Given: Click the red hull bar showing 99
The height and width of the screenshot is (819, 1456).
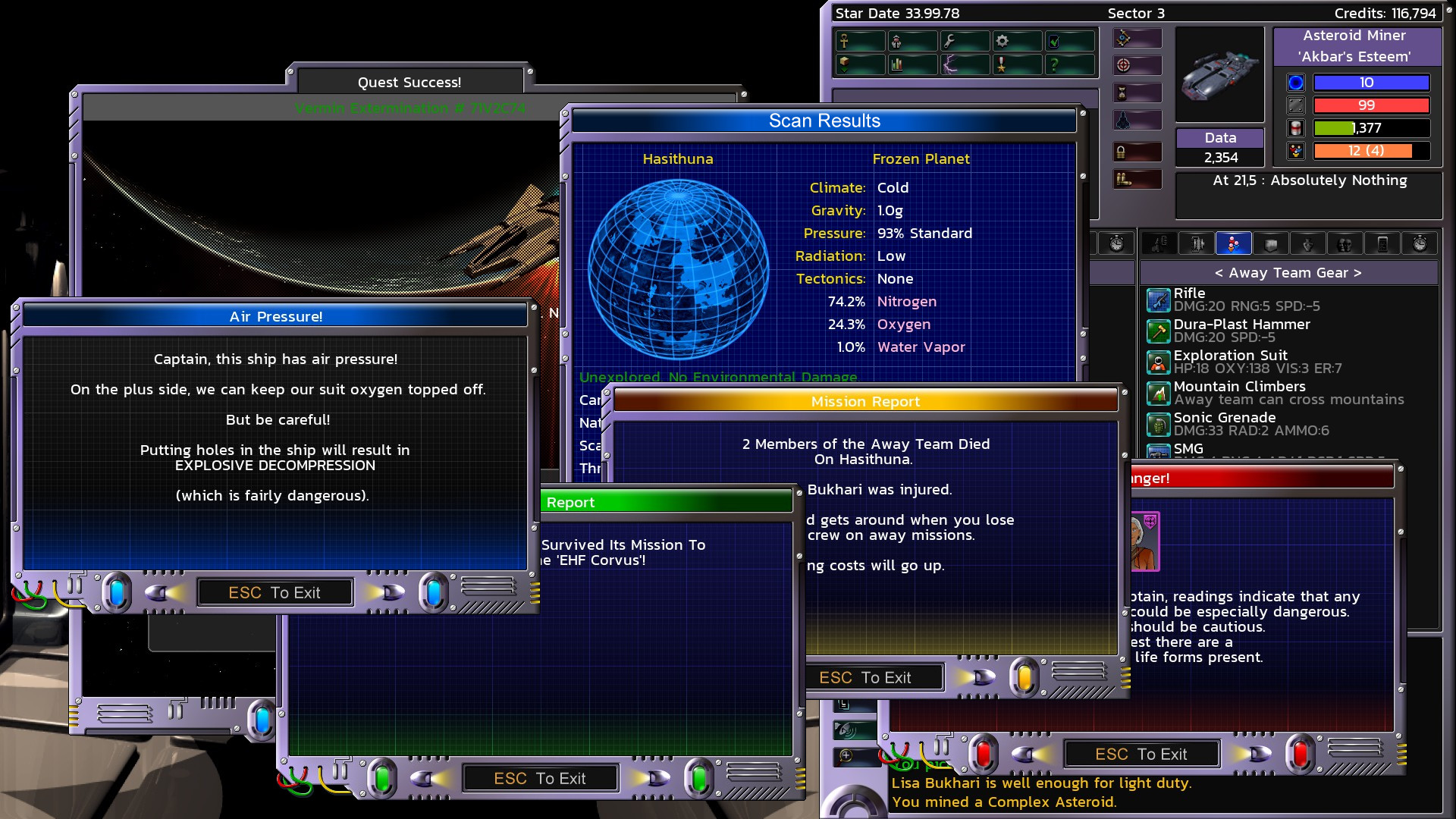Looking at the screenshot, I should 1371,105.
